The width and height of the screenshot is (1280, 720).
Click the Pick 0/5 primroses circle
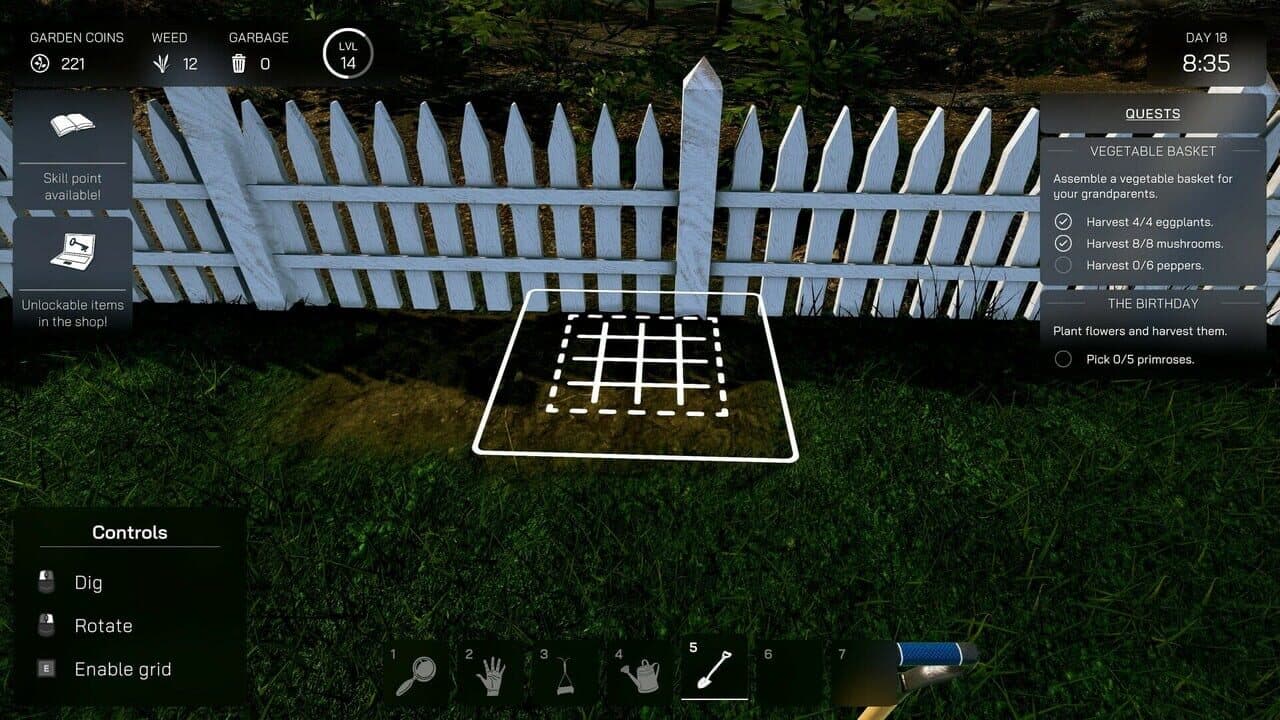[1065, 359]
